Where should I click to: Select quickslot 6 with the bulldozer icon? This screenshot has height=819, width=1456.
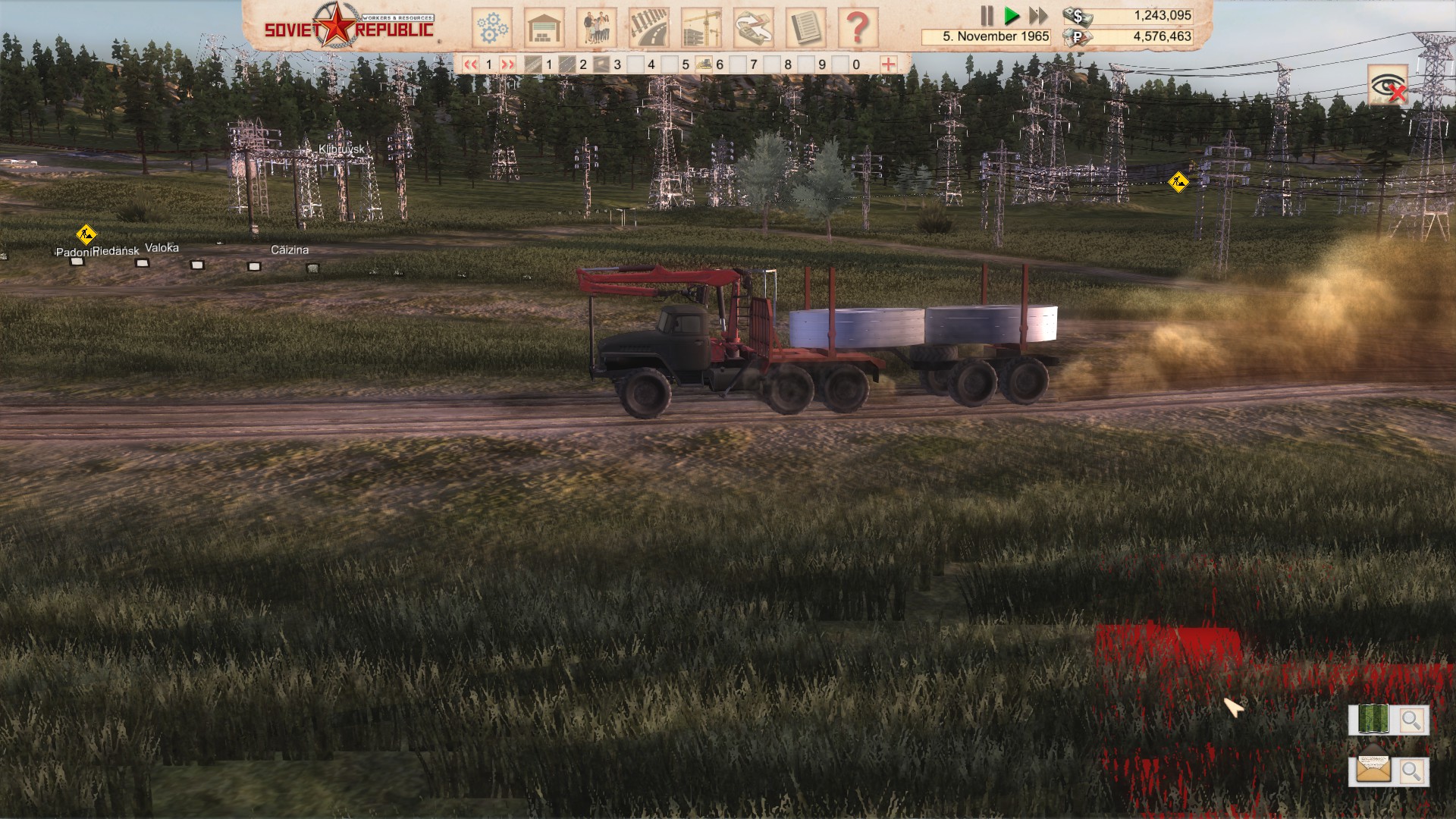(704, 64)
